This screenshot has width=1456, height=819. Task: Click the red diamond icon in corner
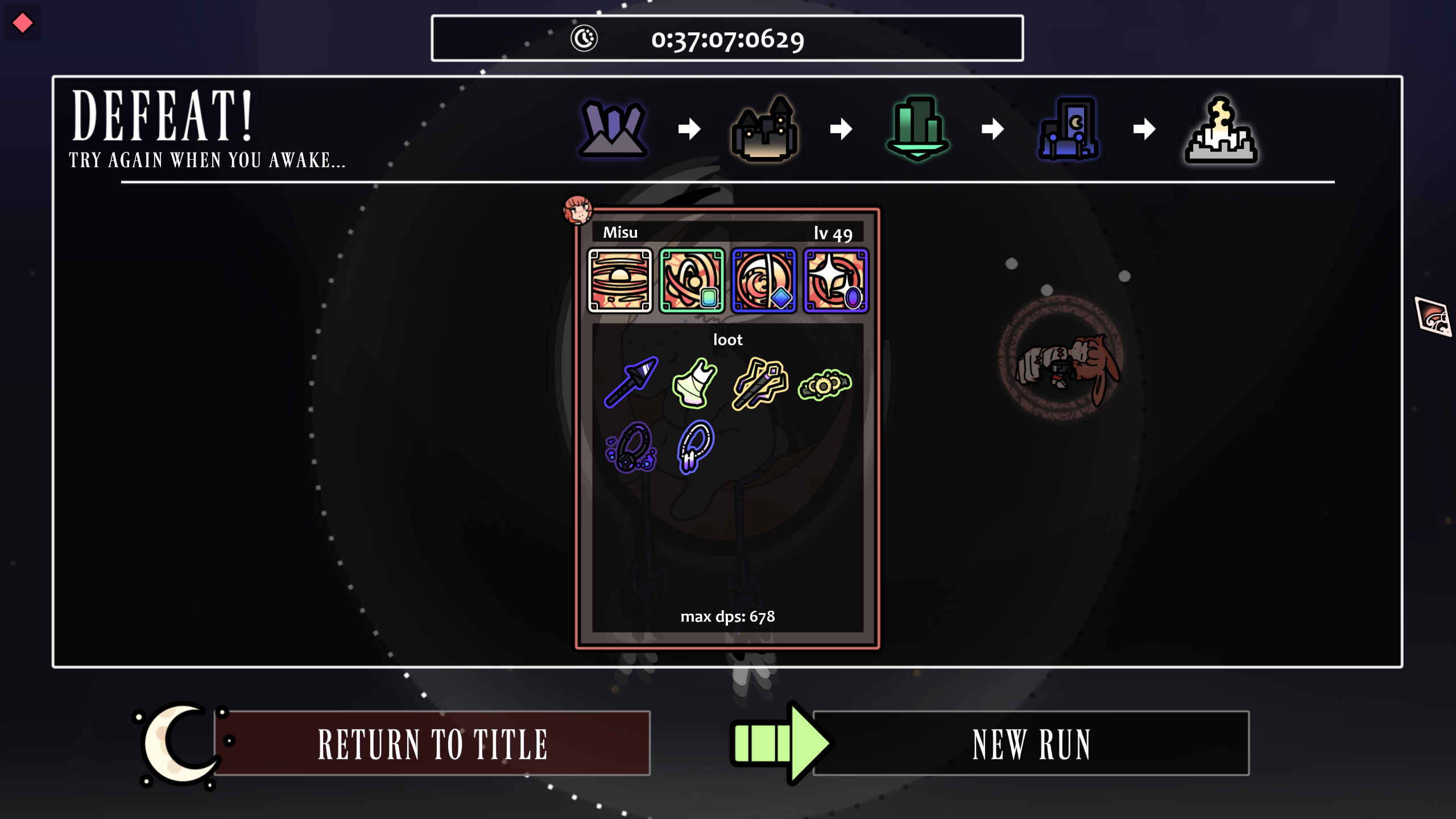[x=23, y=23]
